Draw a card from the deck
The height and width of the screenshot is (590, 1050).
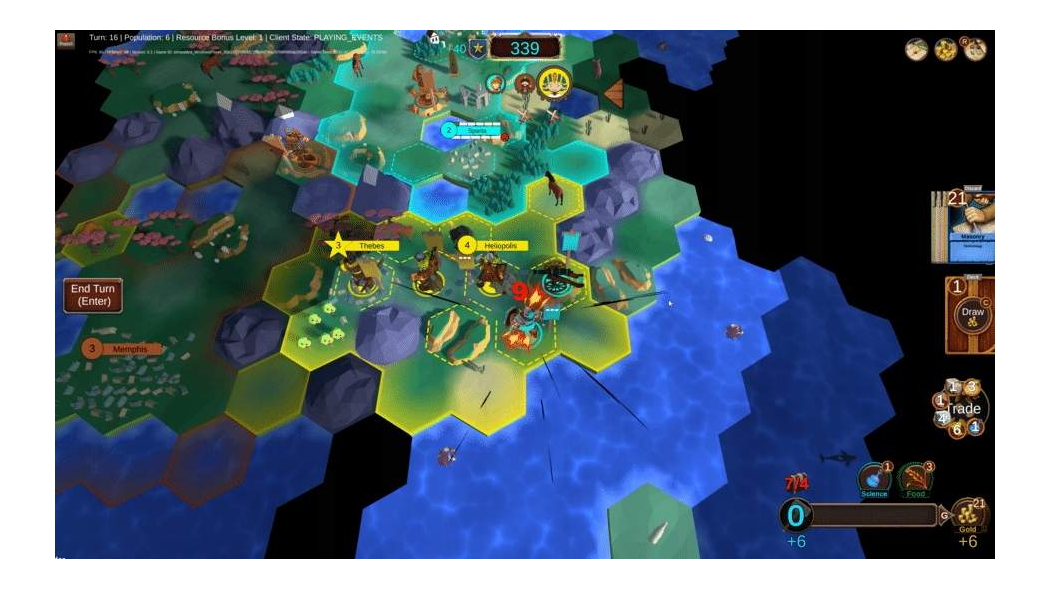tap(971, 313)
